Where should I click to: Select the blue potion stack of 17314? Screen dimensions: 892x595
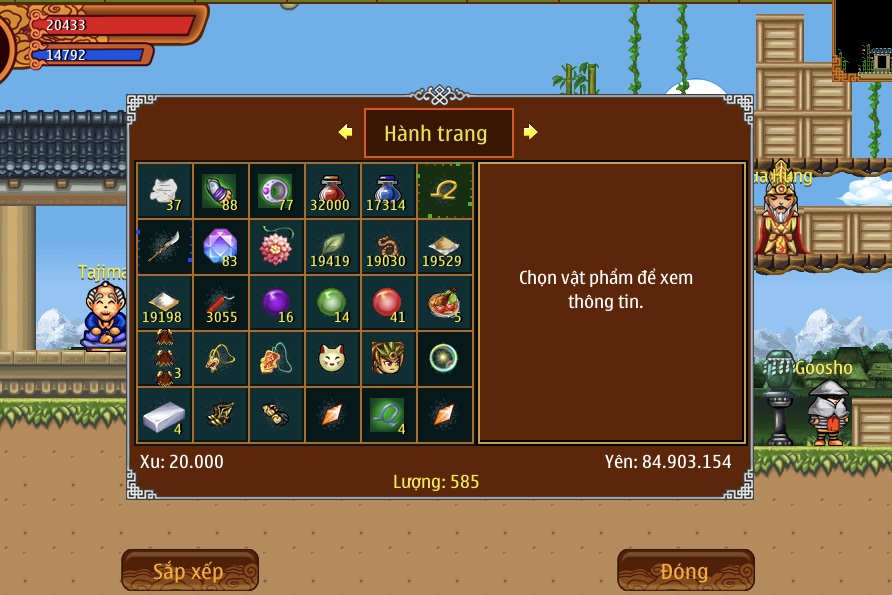[388, 191]
